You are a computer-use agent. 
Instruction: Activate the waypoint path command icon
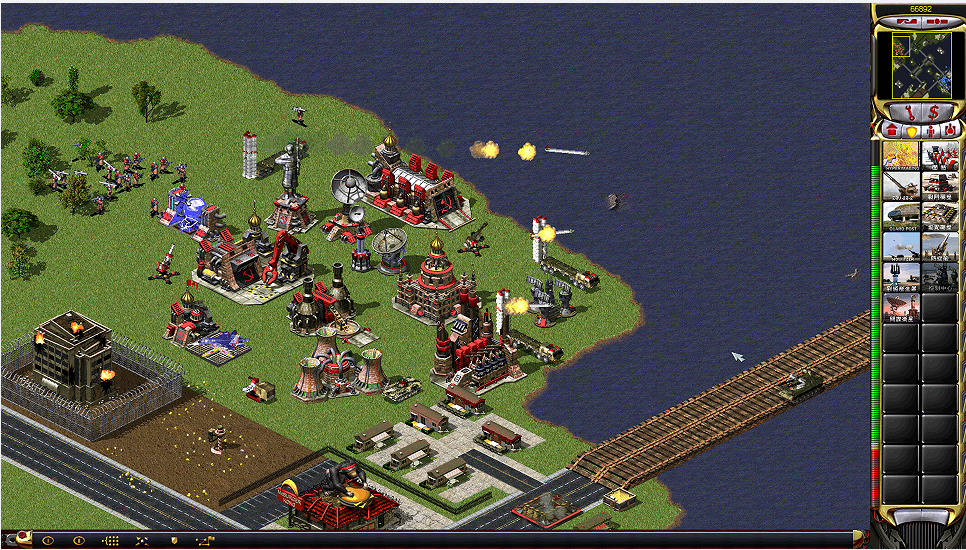[206, 540]
